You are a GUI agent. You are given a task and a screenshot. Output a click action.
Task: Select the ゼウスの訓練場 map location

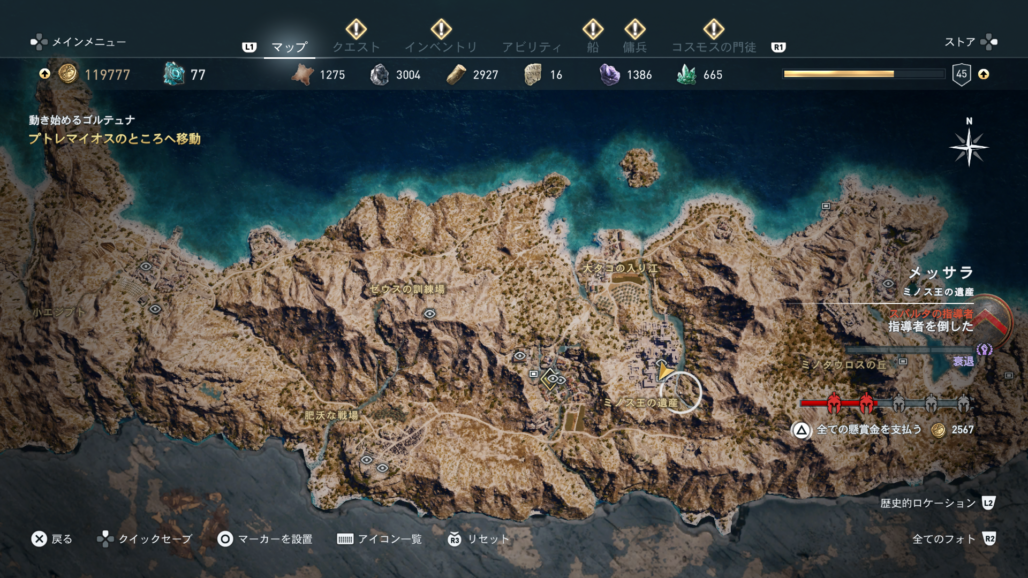406,289
